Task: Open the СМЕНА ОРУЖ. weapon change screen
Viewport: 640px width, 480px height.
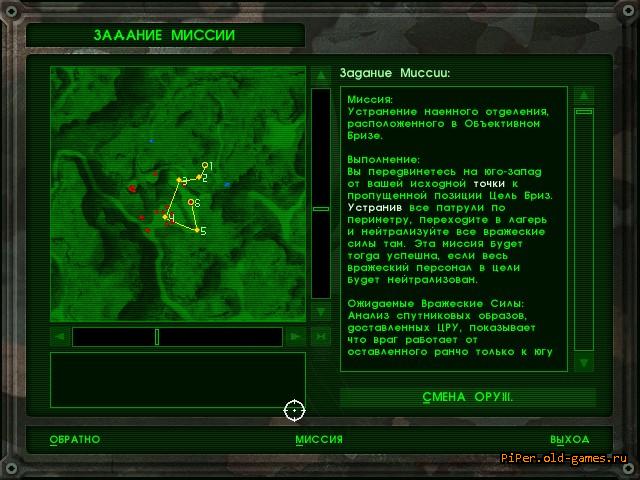Action: pyautogui.click(x=467, y=397)
